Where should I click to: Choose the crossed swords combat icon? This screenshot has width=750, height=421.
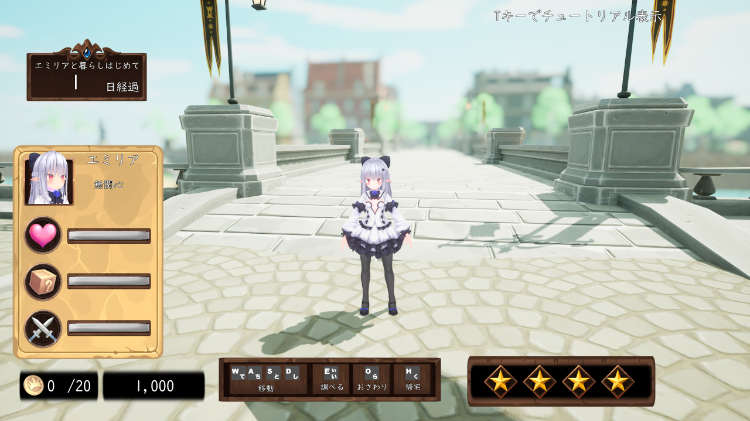[x=43, y=327]
